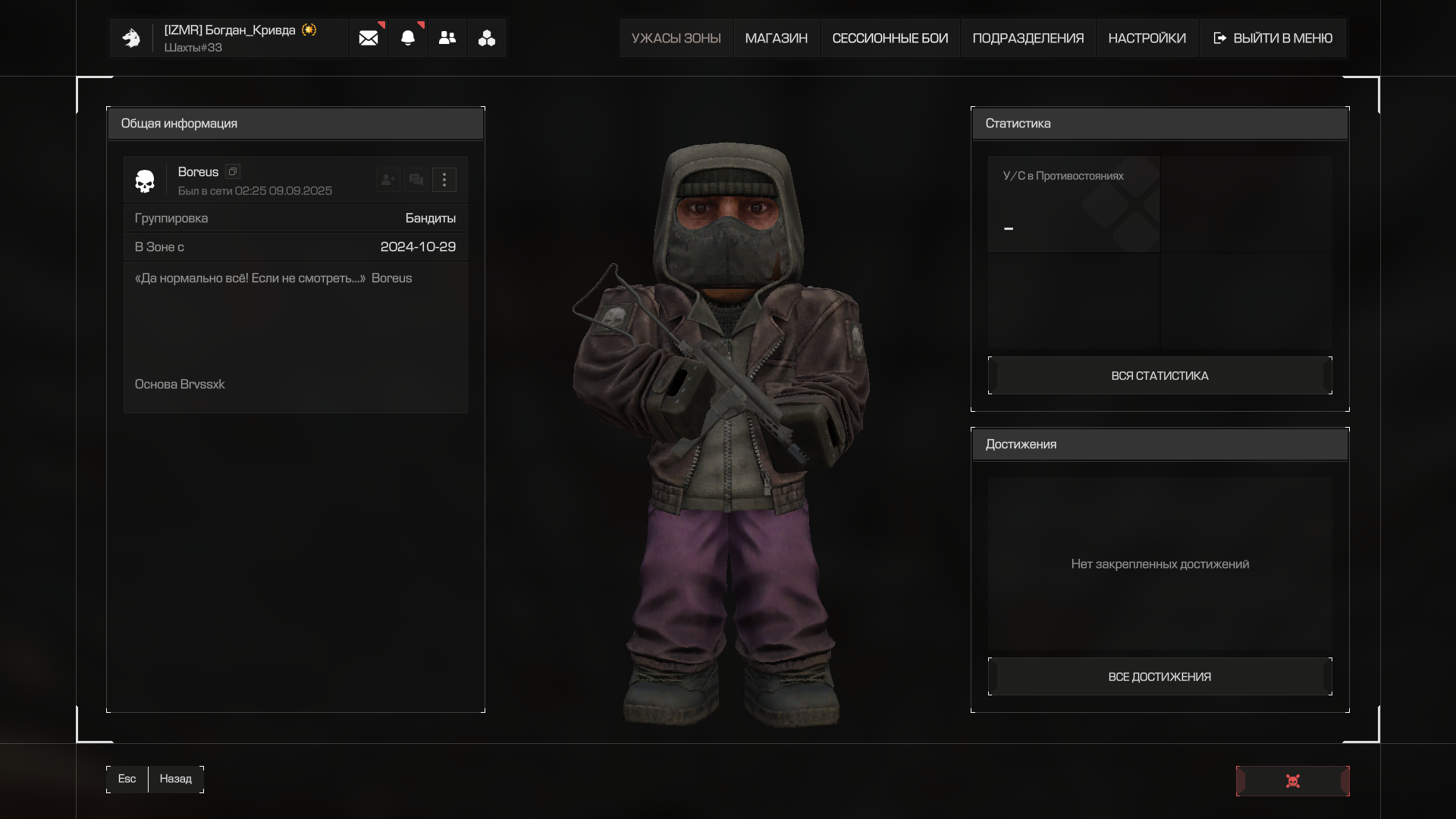Click Выйти в меню to exit

[1273, 38]
